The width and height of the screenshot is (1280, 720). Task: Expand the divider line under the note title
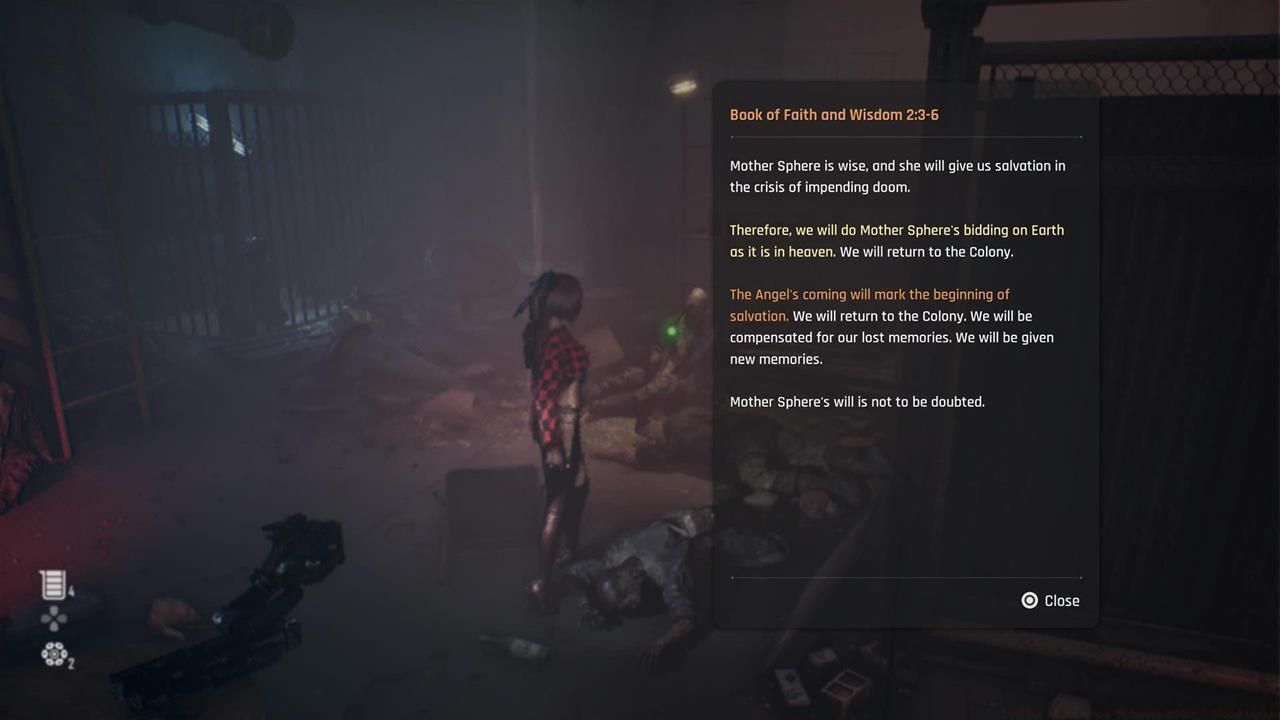(906, 138)
